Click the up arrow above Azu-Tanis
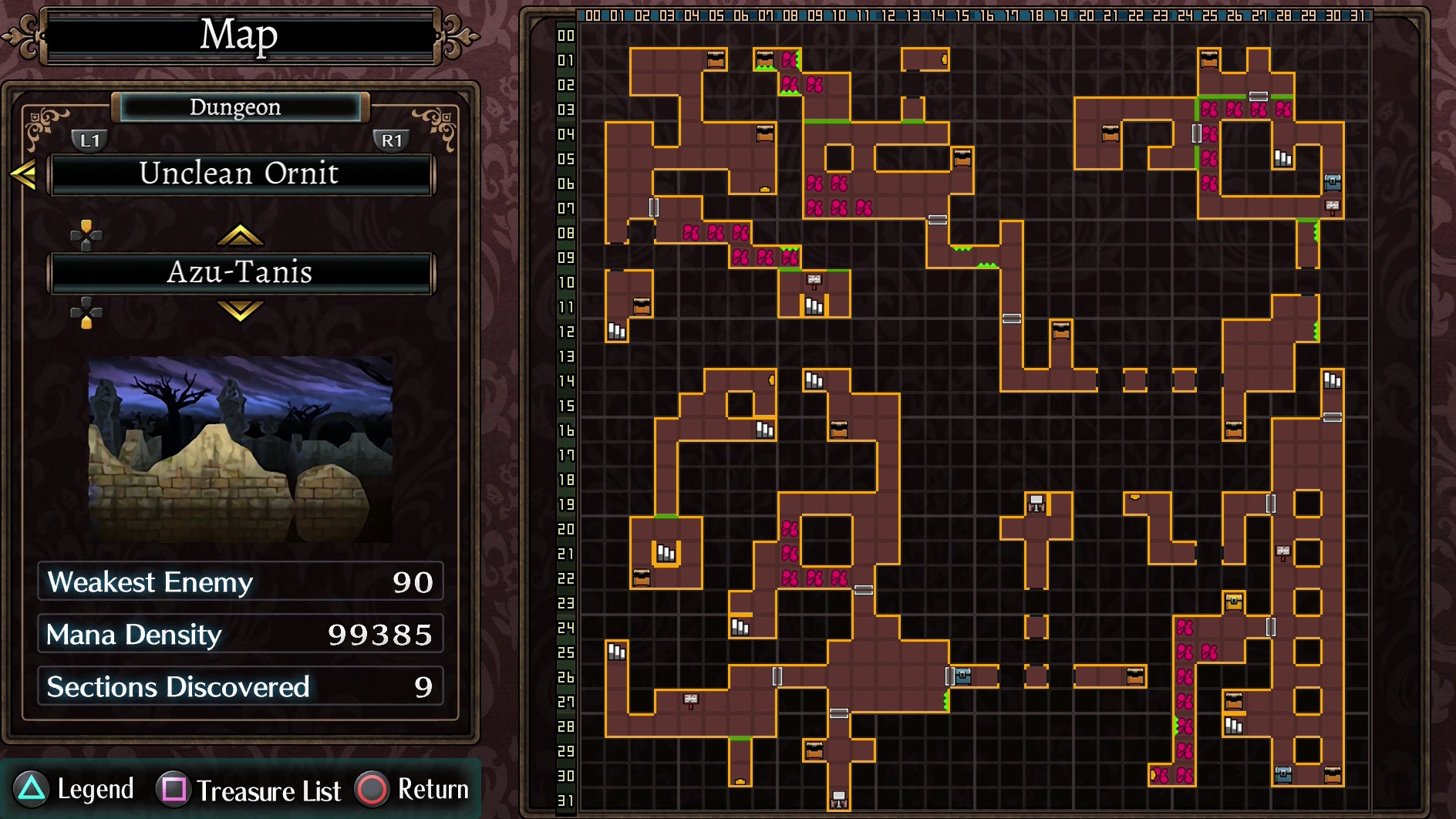The height and width of the screenshot is (819, 1456). 240,234
